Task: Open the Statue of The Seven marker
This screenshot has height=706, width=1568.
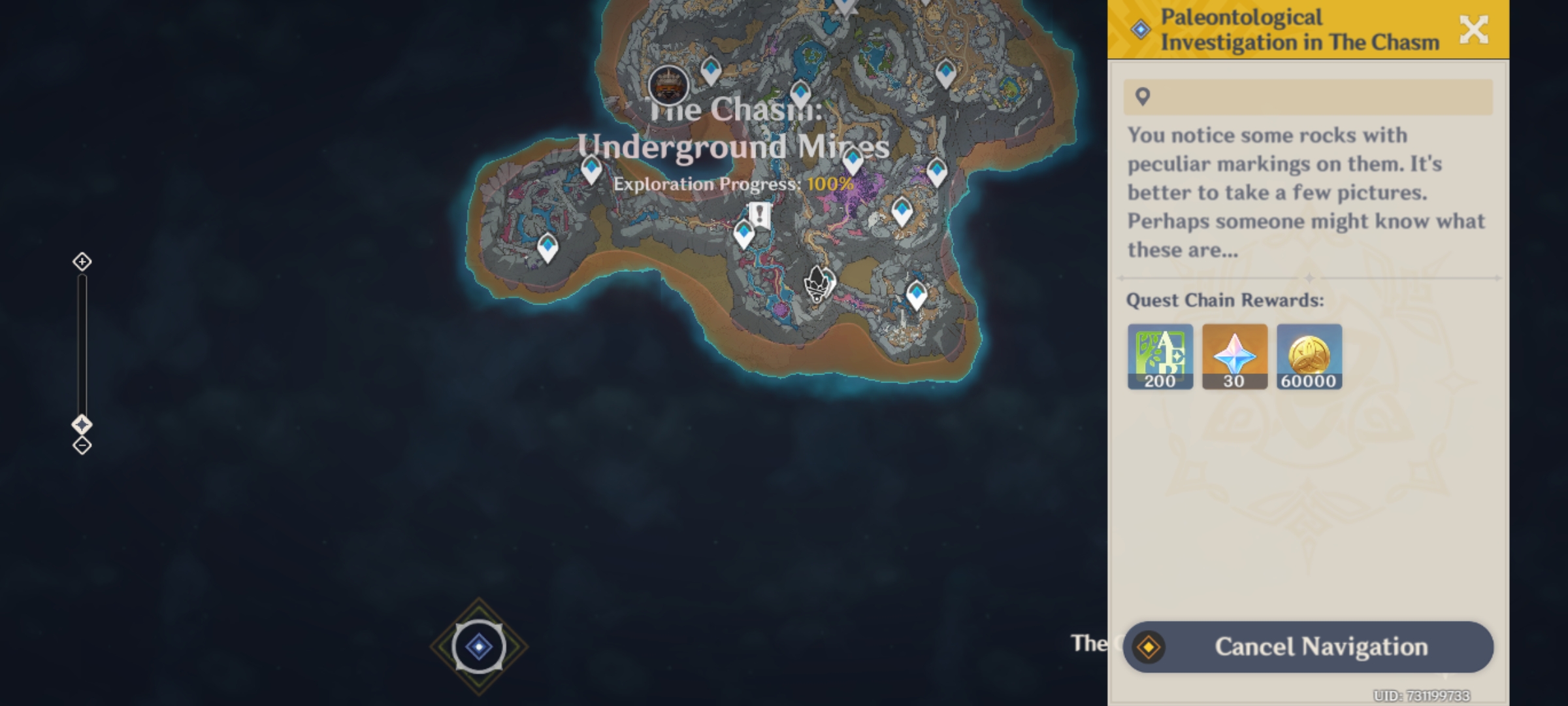Action: tap(668, 86)
